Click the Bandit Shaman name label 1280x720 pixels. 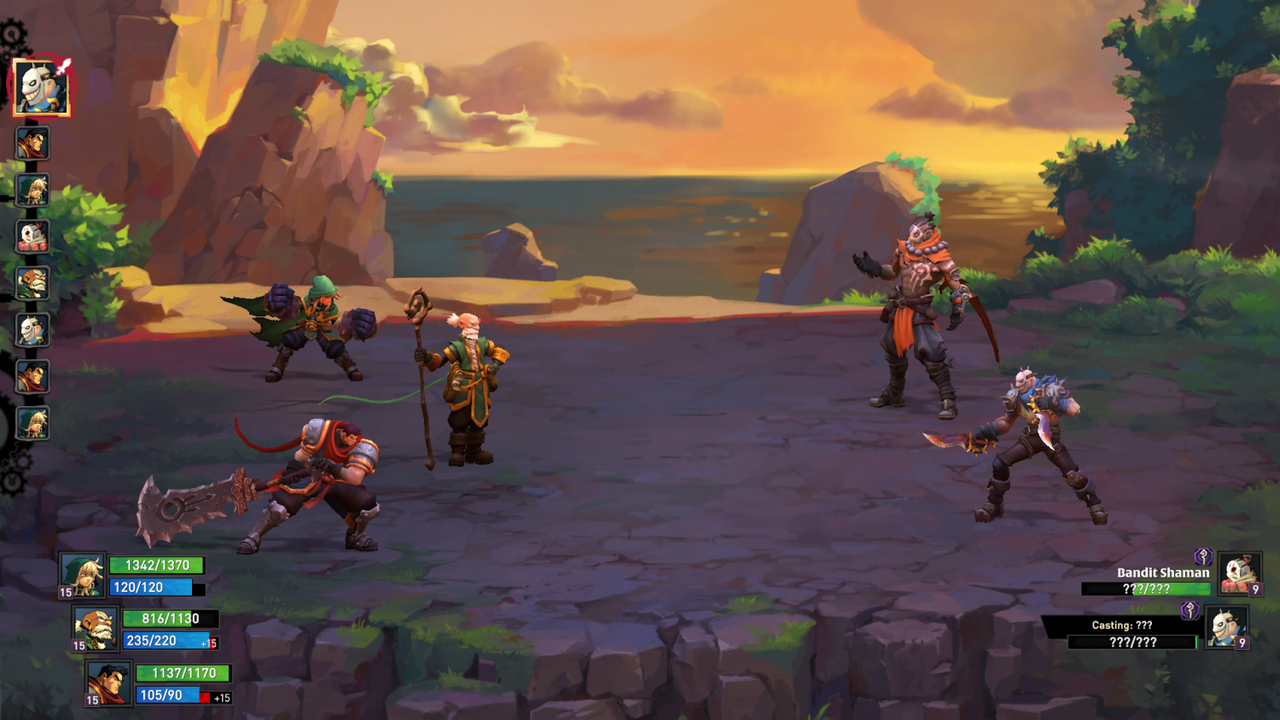pos(1165,573)
